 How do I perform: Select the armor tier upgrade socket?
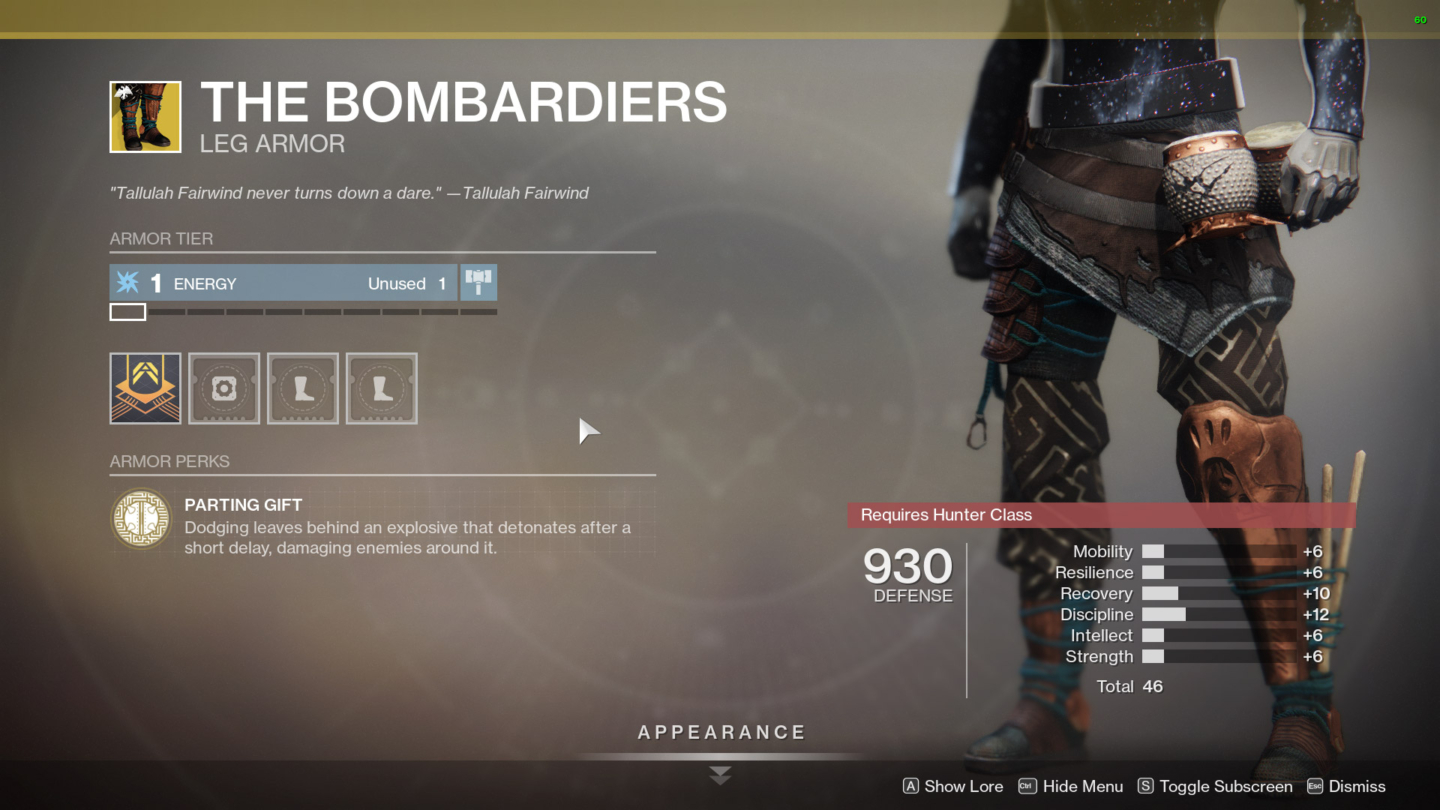tap(145, 388)
